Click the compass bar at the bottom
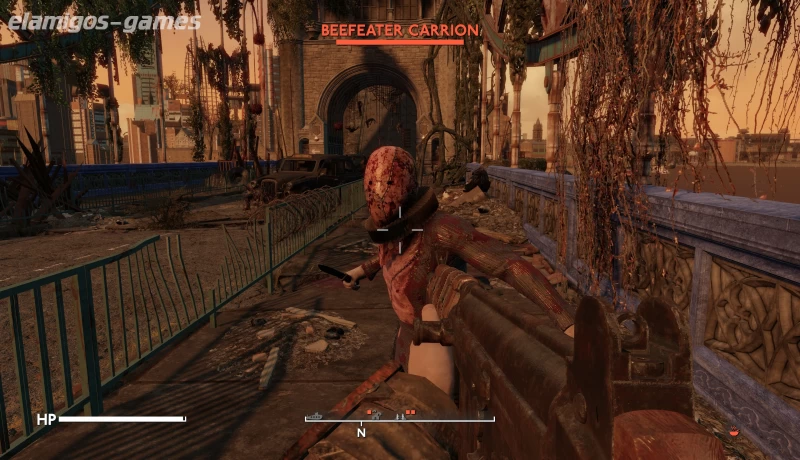Image resolution: width=800 pixels, height=460 pixels. point(400,420)
